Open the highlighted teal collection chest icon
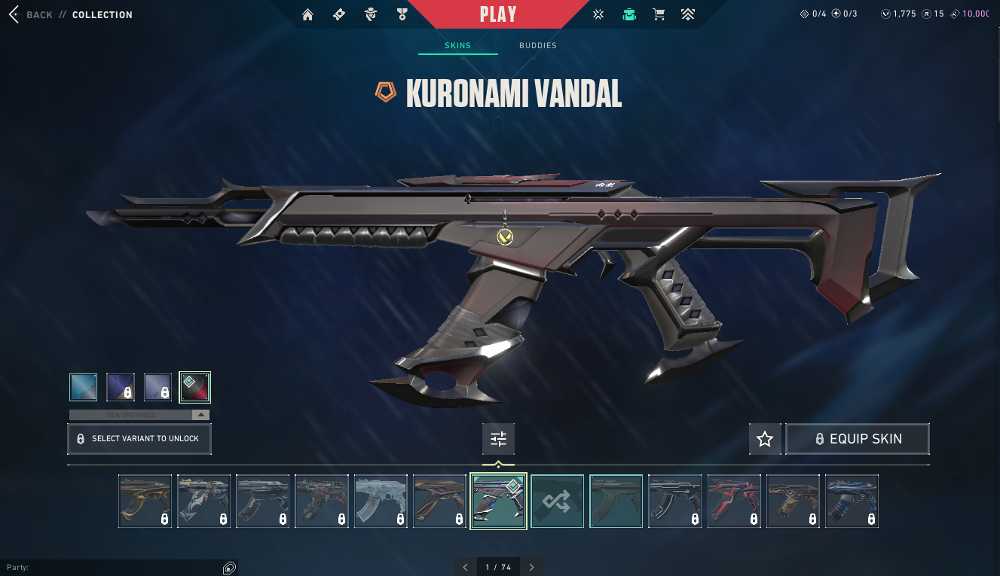This screenshot has width=1000, height=576. click(x=628, y=15)
